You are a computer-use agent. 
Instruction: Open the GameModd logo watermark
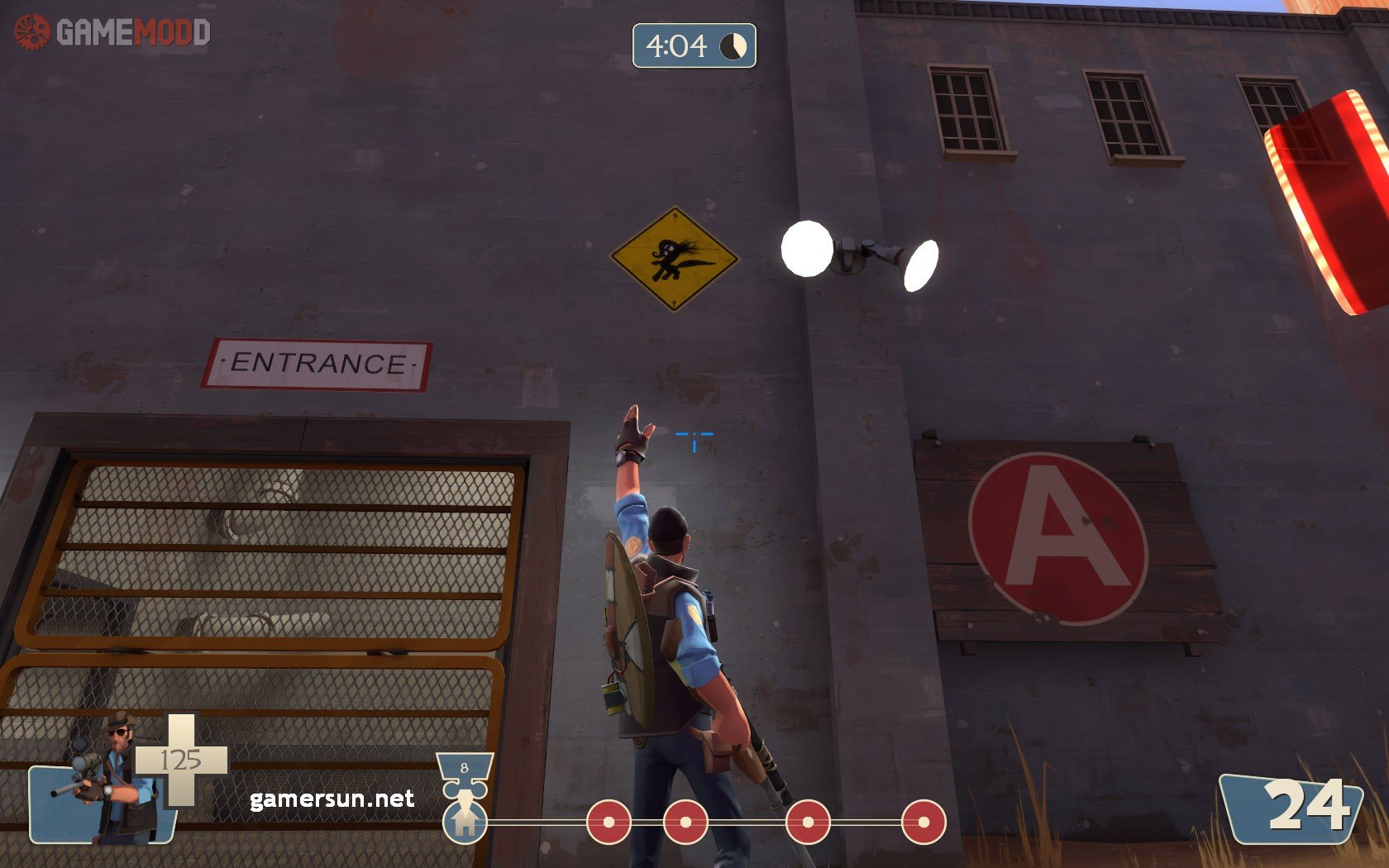pos(112,33)
